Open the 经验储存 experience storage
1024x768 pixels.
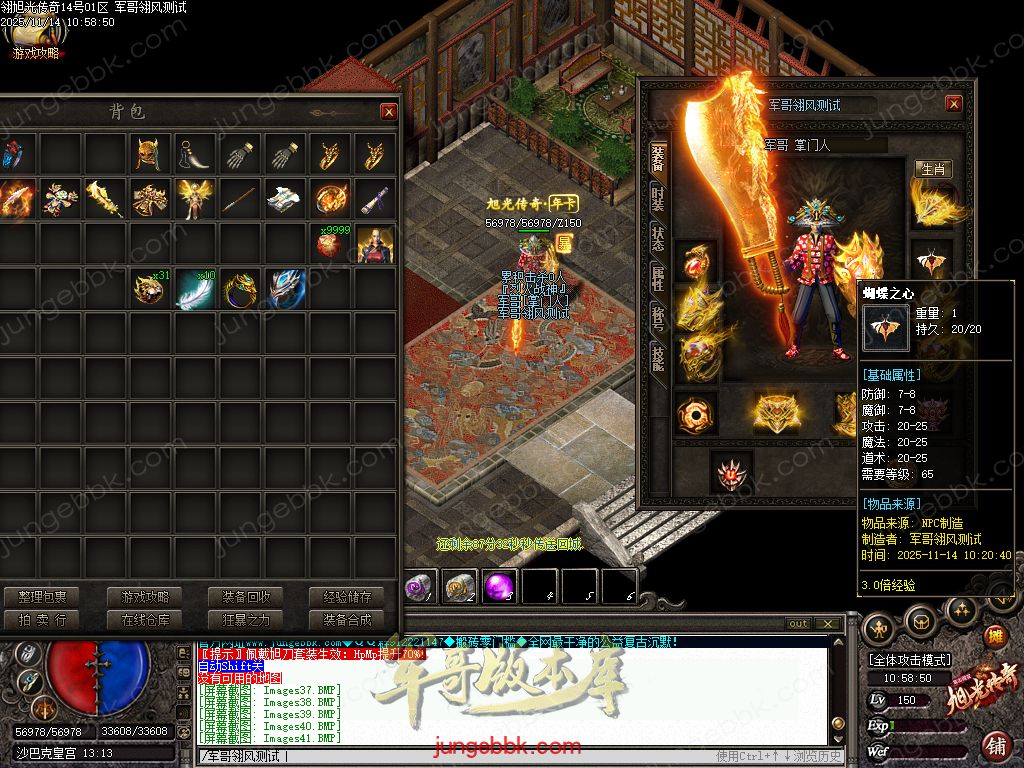pos(347,597)
